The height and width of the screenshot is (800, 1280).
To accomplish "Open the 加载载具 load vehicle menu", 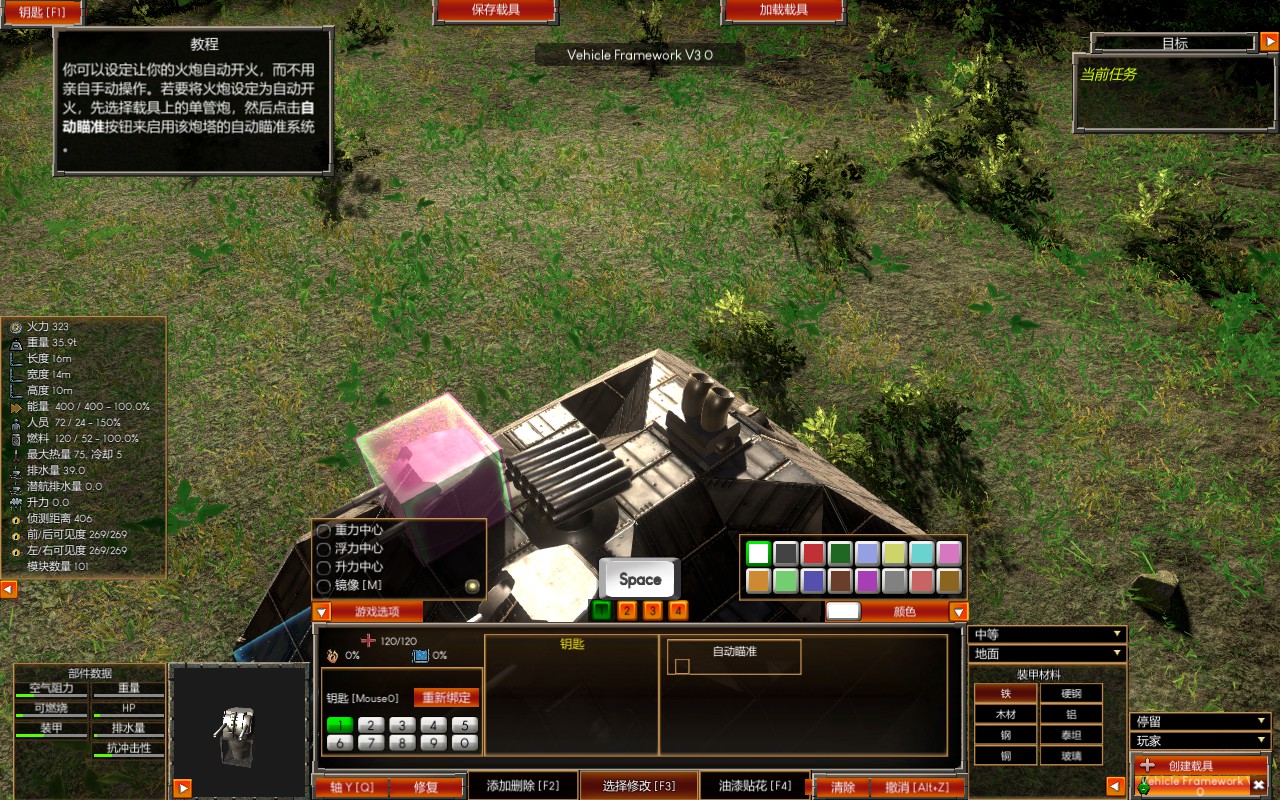I will [x=783, y=11].
